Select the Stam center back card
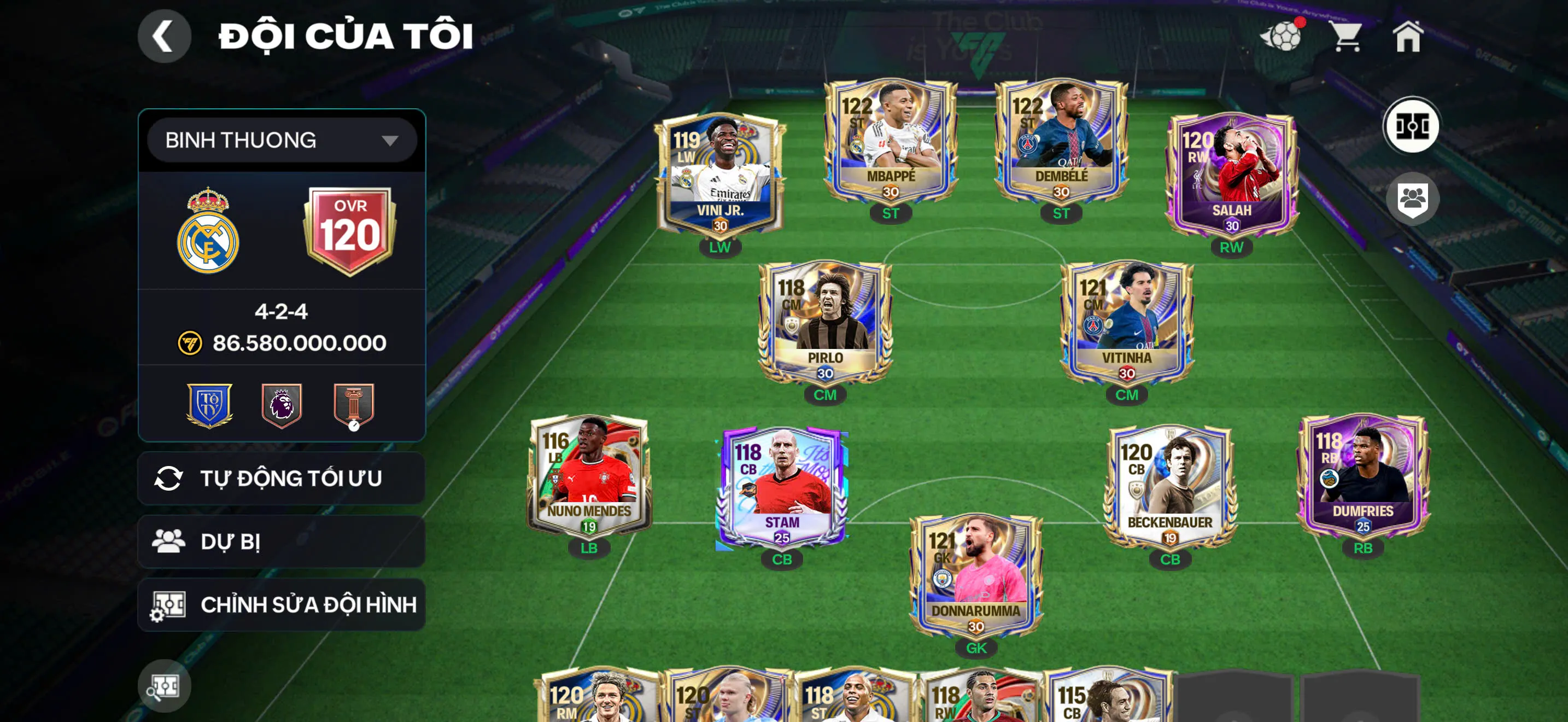 click(782, 487)
